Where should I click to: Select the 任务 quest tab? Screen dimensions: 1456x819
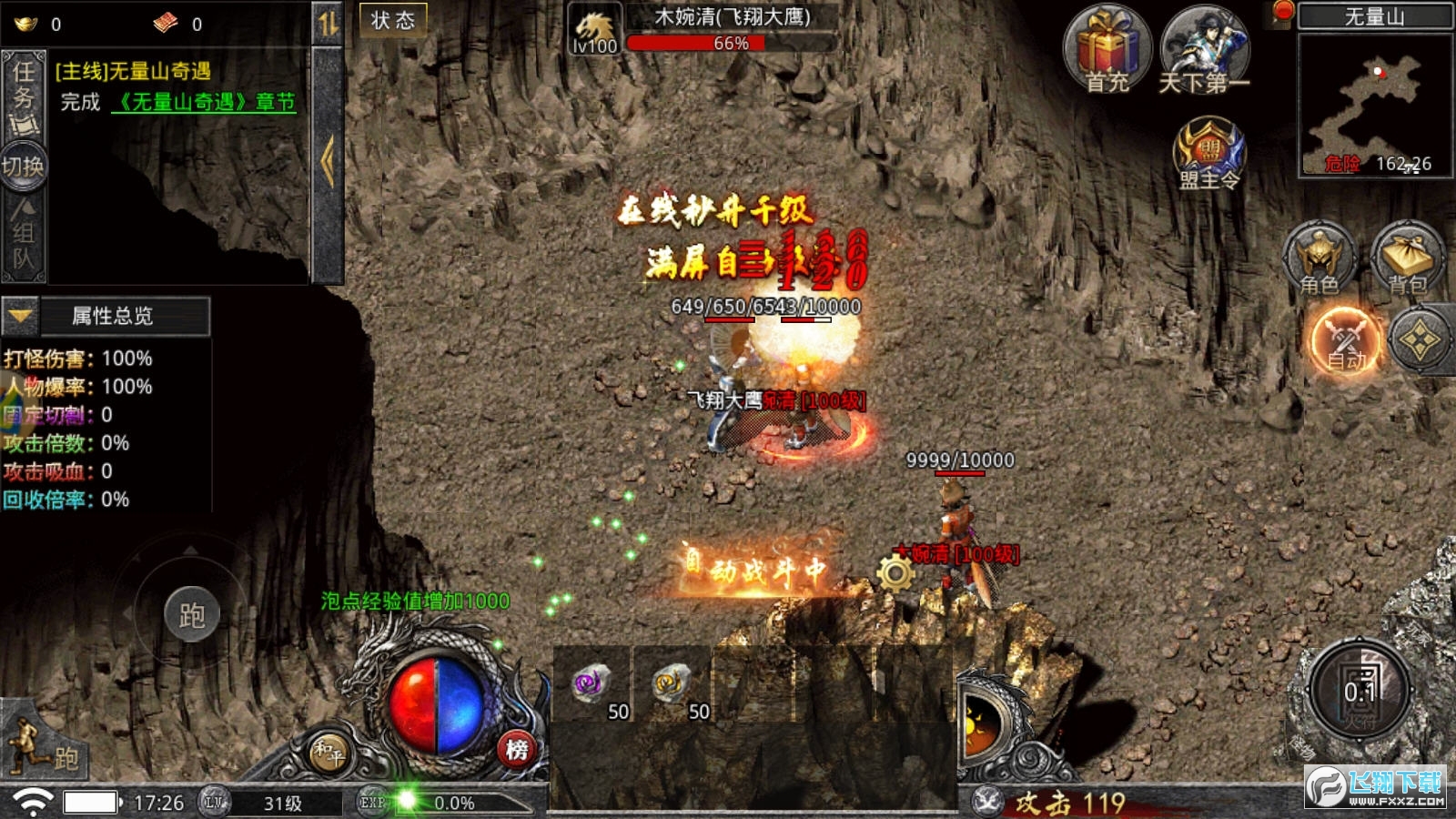tap(24, 91)
